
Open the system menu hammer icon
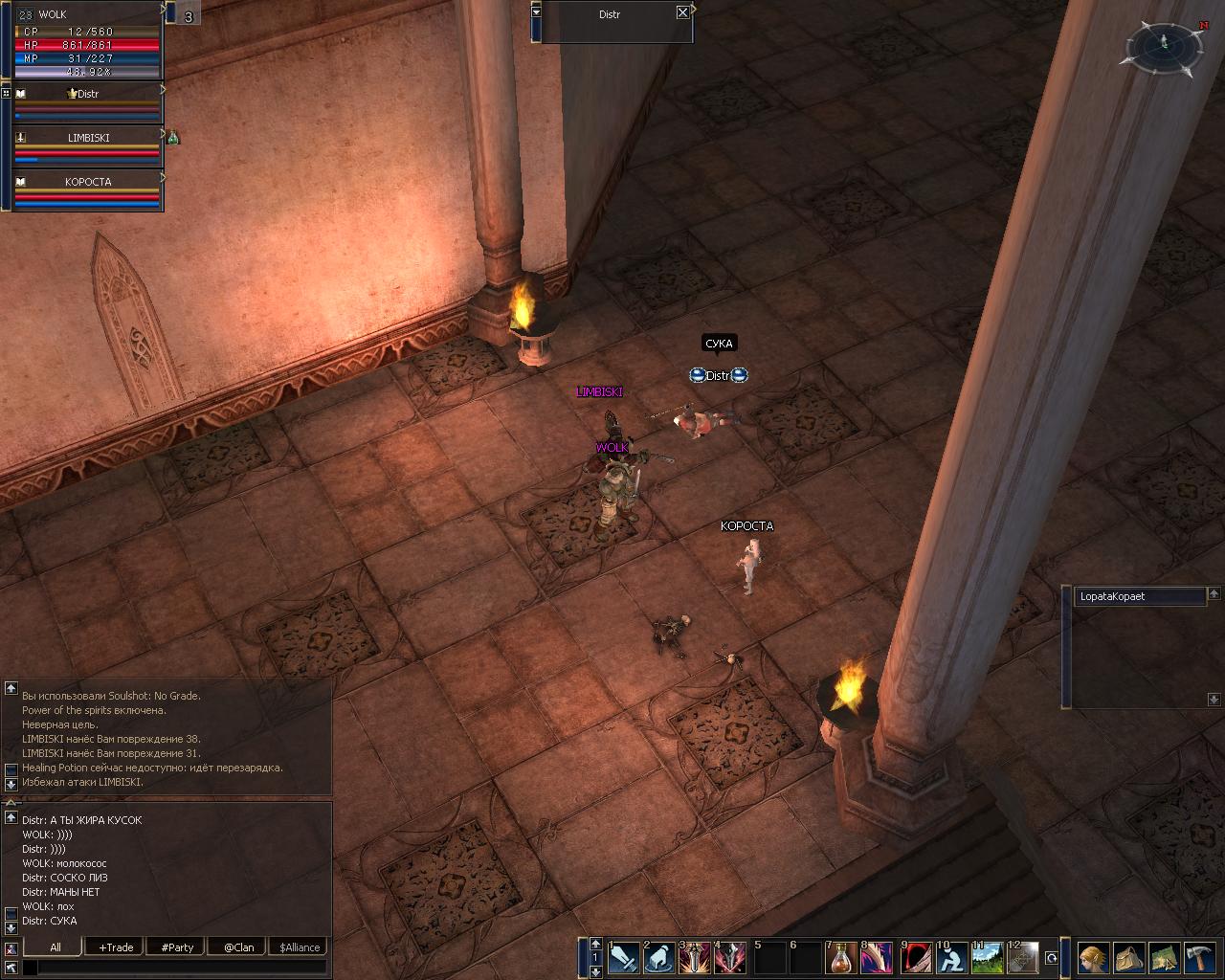1200,957
